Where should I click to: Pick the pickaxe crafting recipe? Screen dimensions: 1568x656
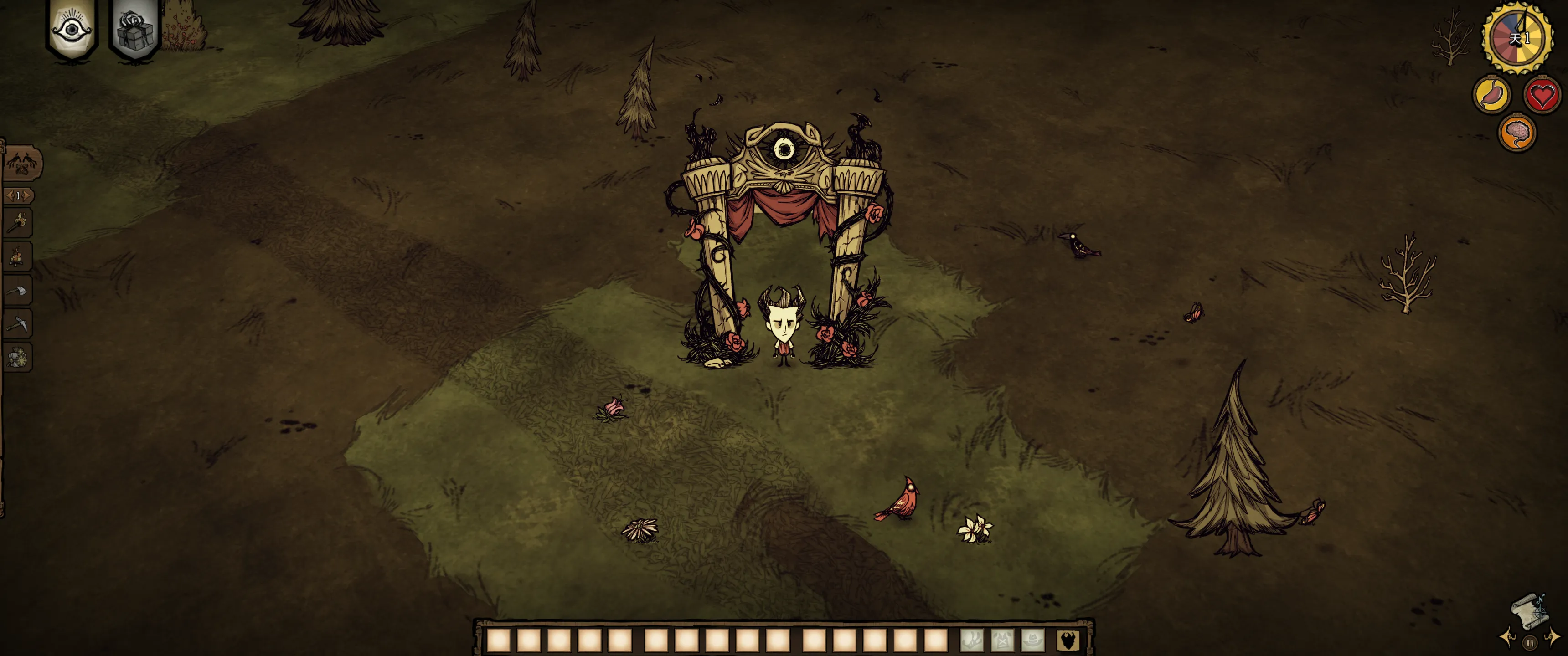[18, 324]
